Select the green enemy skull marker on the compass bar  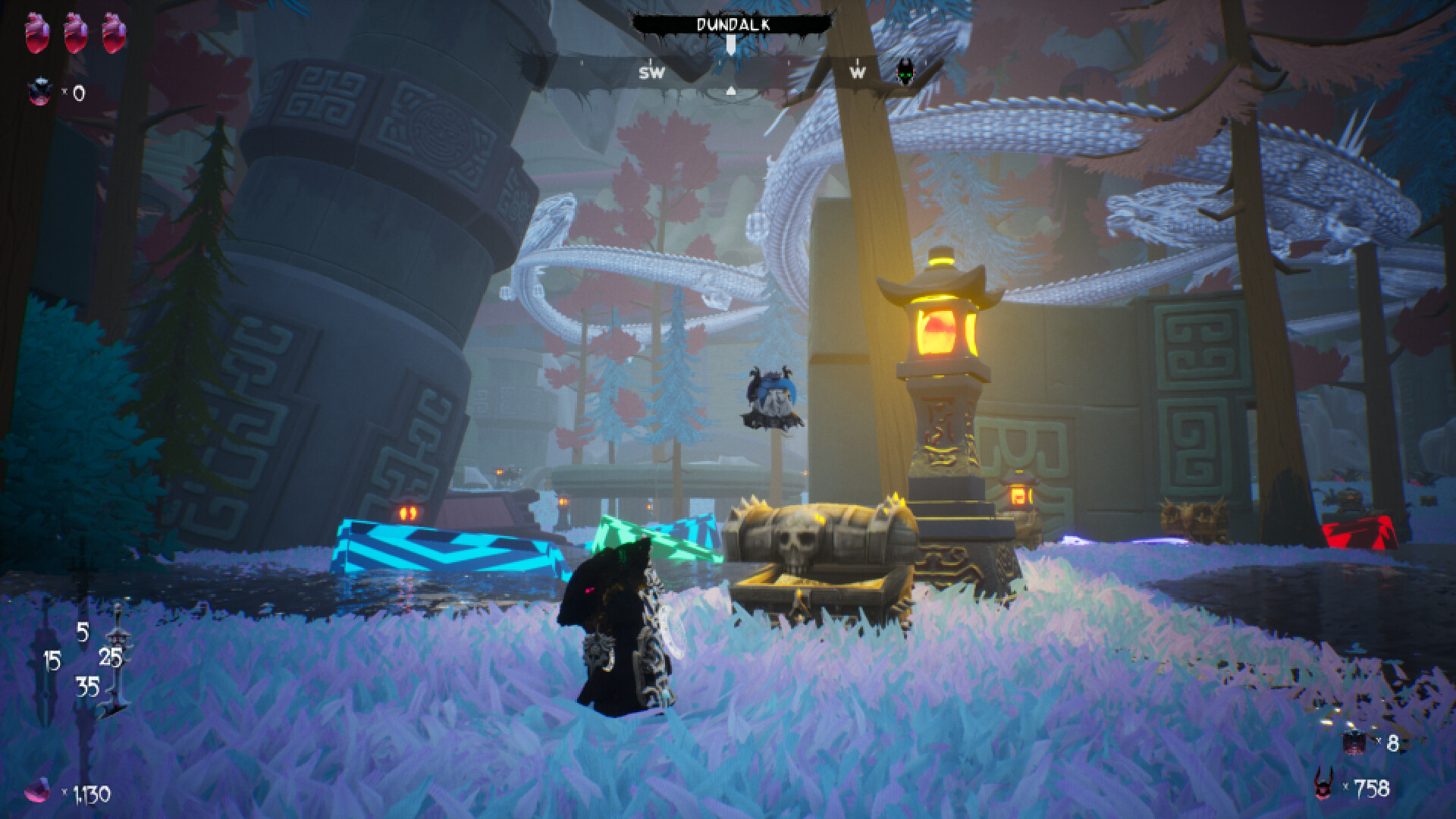(x=907, y=71)
